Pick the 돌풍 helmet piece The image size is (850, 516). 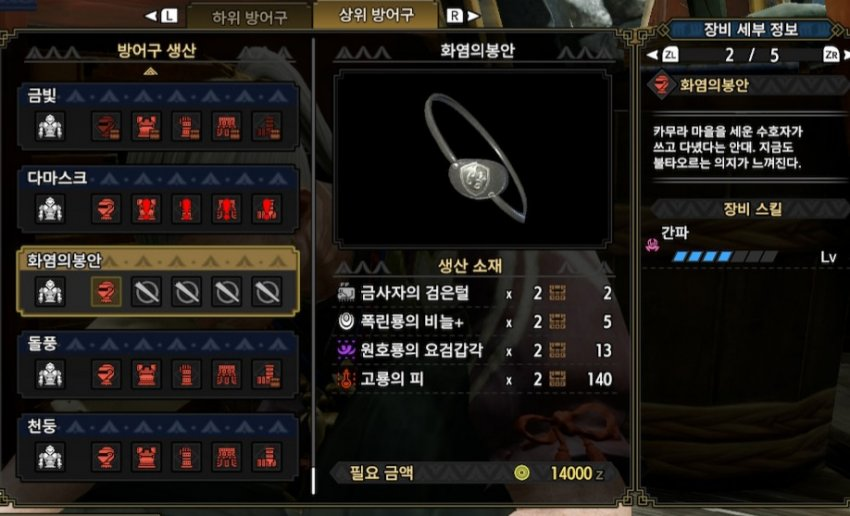tap(107, 374)
